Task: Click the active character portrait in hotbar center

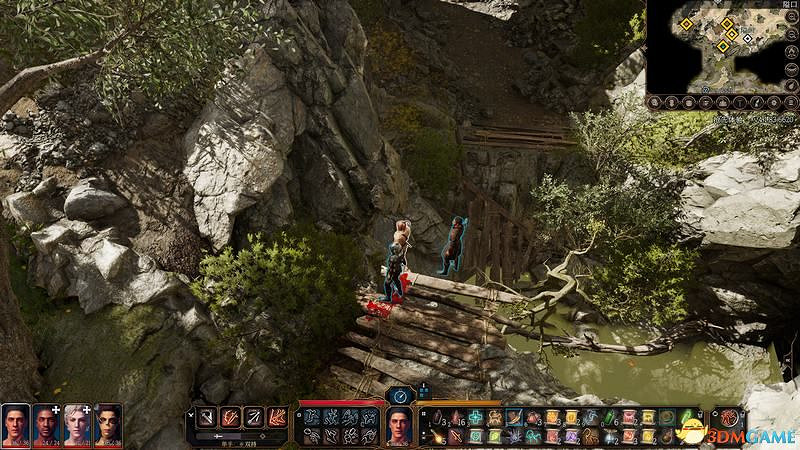Action: click(401, 426)
